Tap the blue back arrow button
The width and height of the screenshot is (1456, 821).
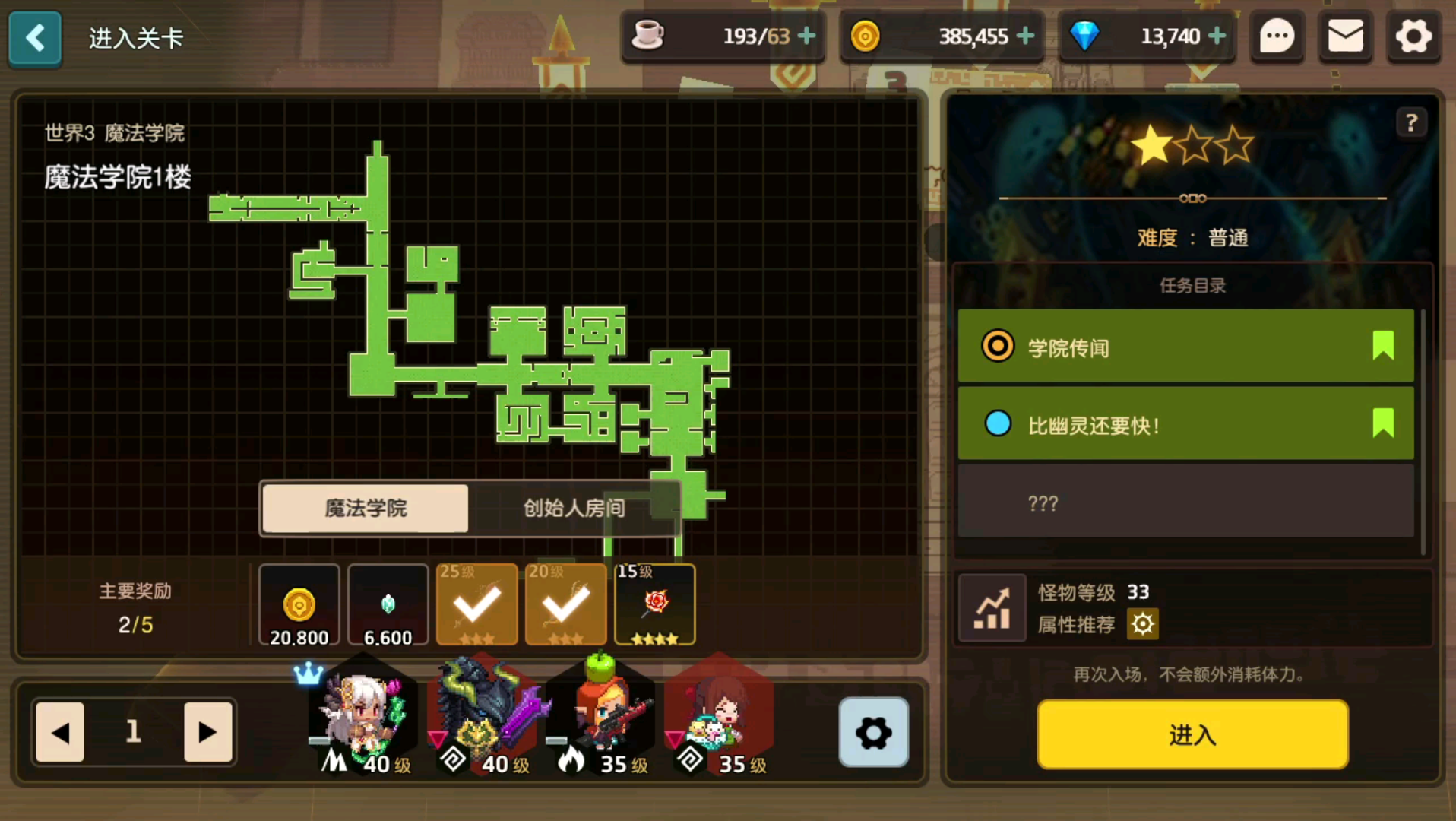pos(34,39)
